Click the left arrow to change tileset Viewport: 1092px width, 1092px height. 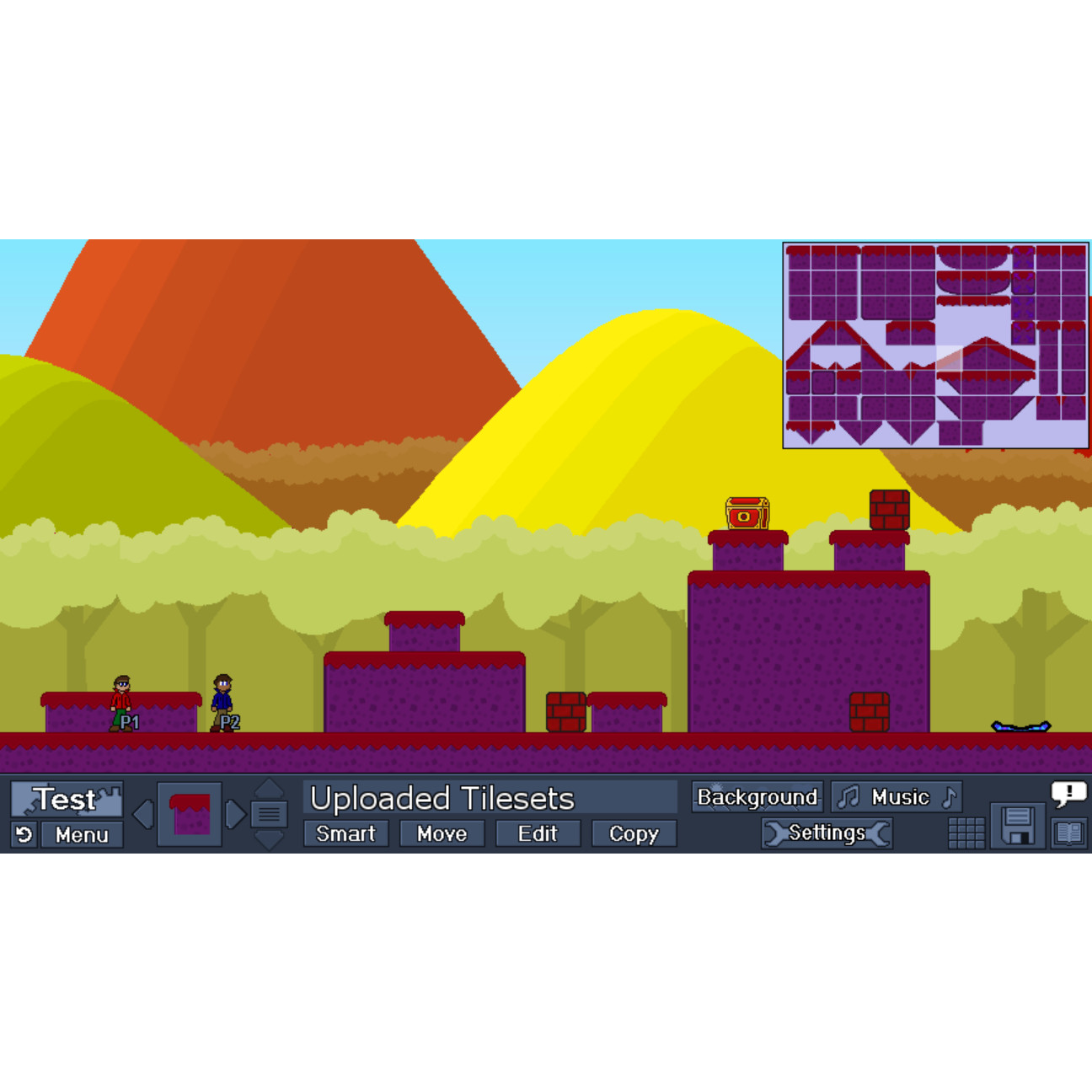click(143, 812)
